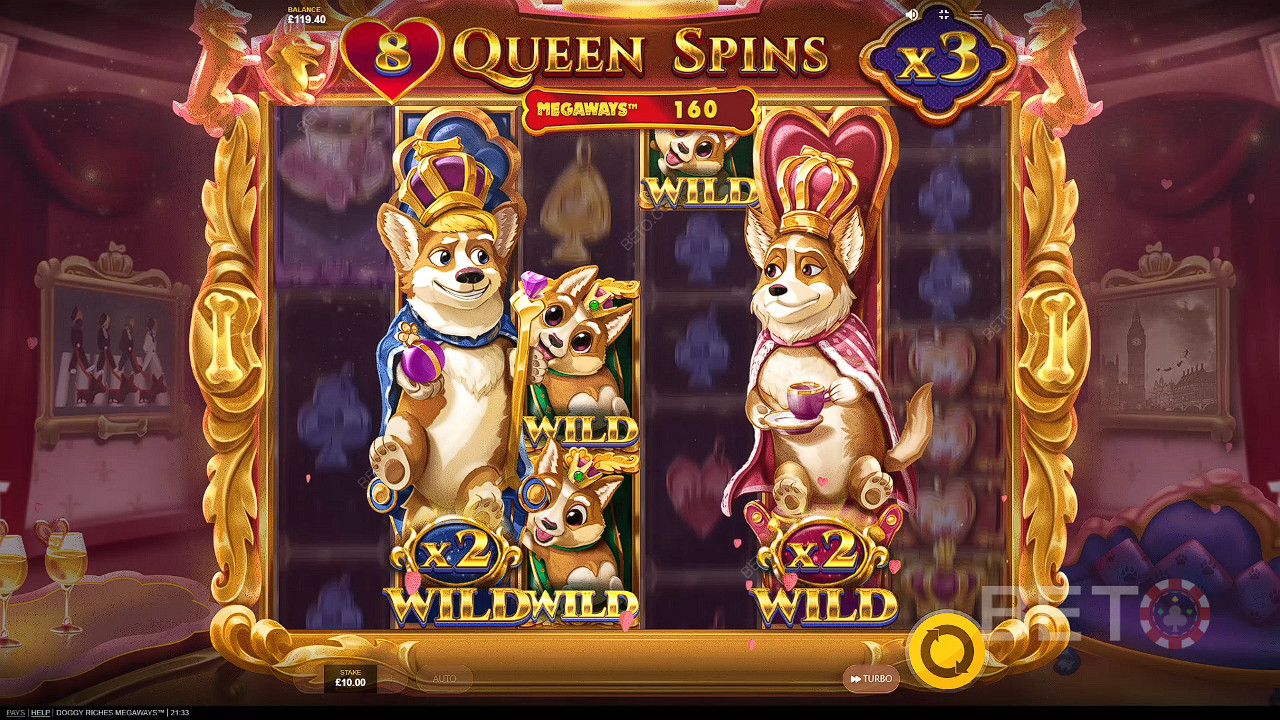The width and height of the screenshot is (1280, 720).
Task: Spin the reels with the yellow button
Action: point(944,651)
